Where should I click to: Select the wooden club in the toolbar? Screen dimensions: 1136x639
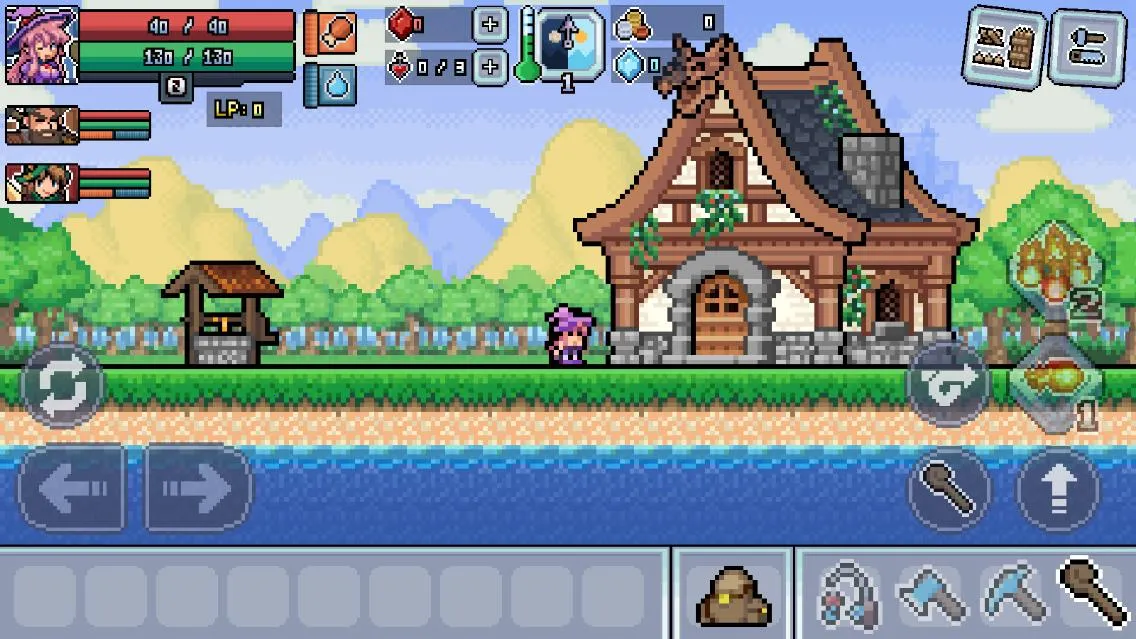1093,593
